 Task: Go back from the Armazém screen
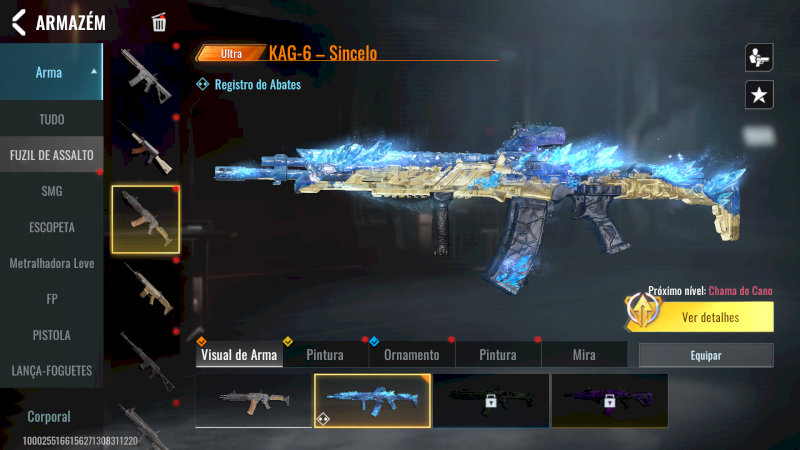coord(18,23)
